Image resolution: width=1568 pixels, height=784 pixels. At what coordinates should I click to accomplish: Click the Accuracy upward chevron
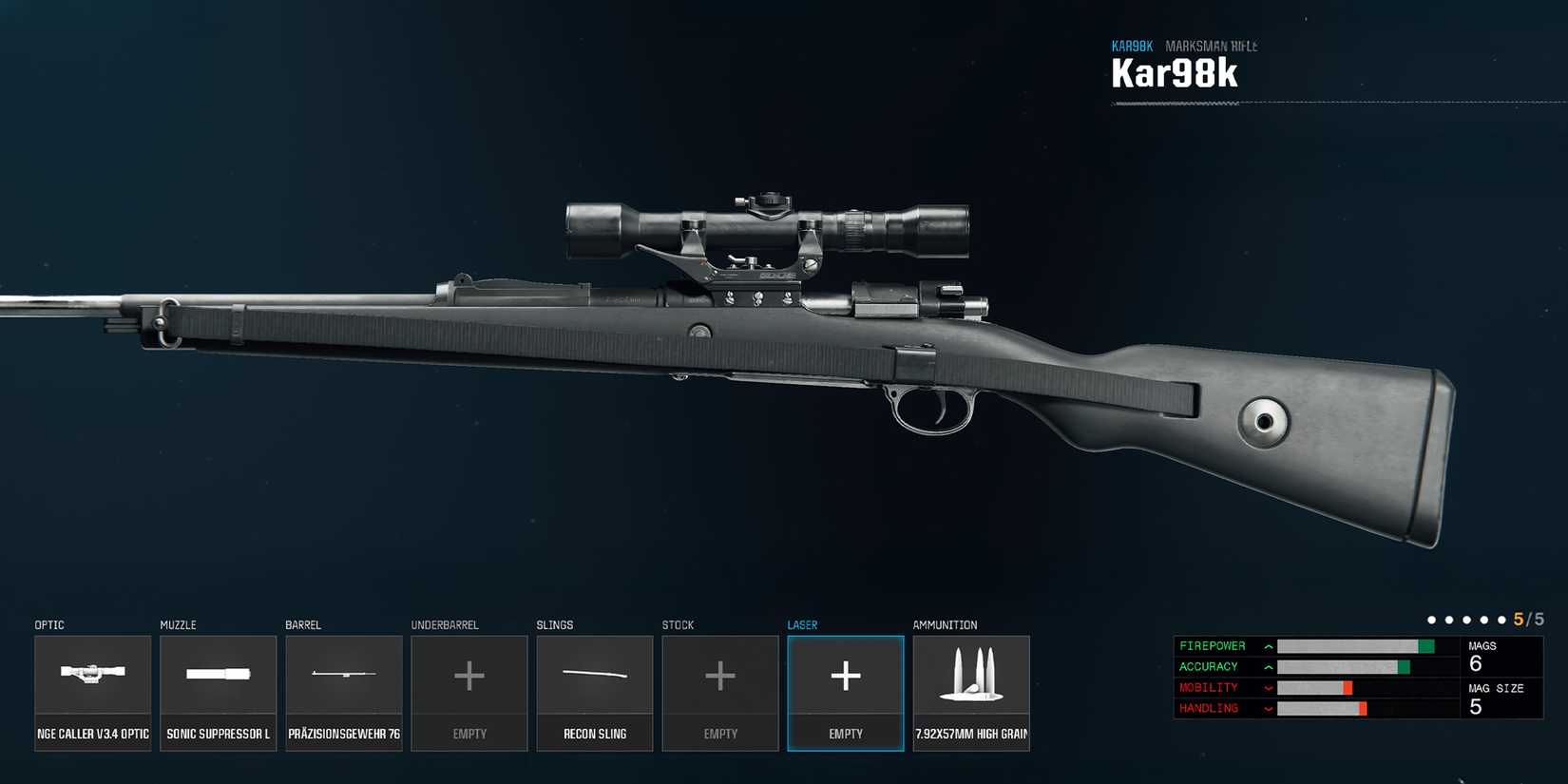coord(1267,666)
